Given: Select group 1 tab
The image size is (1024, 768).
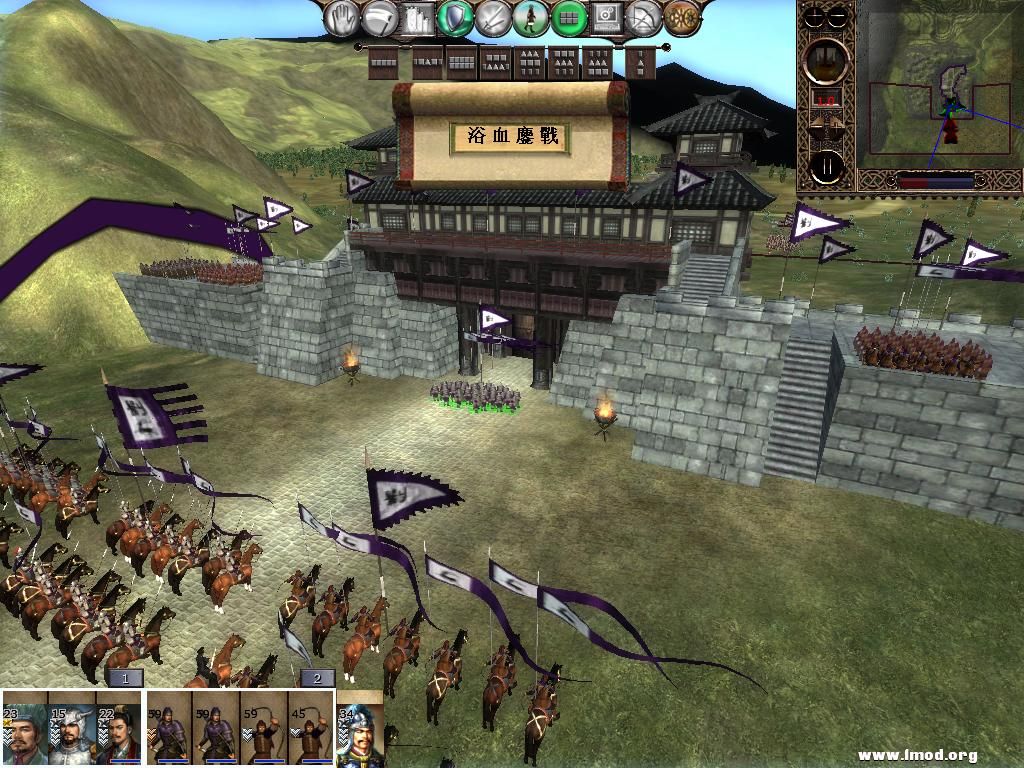Looking at the screenshot, I should click(126, 678).
